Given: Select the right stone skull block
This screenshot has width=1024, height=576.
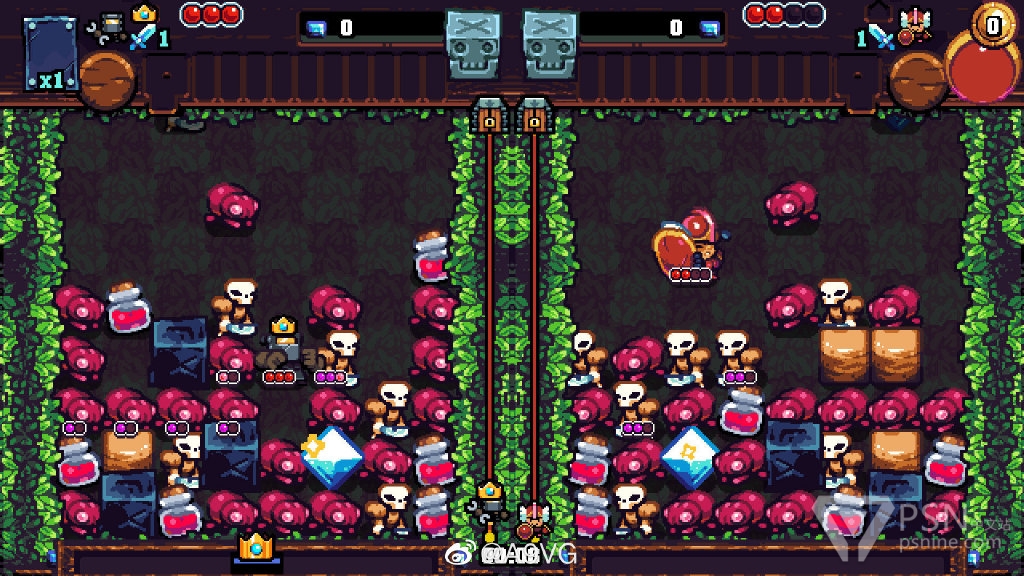Looking at the screenshot, I should click(x=551, y=44).
